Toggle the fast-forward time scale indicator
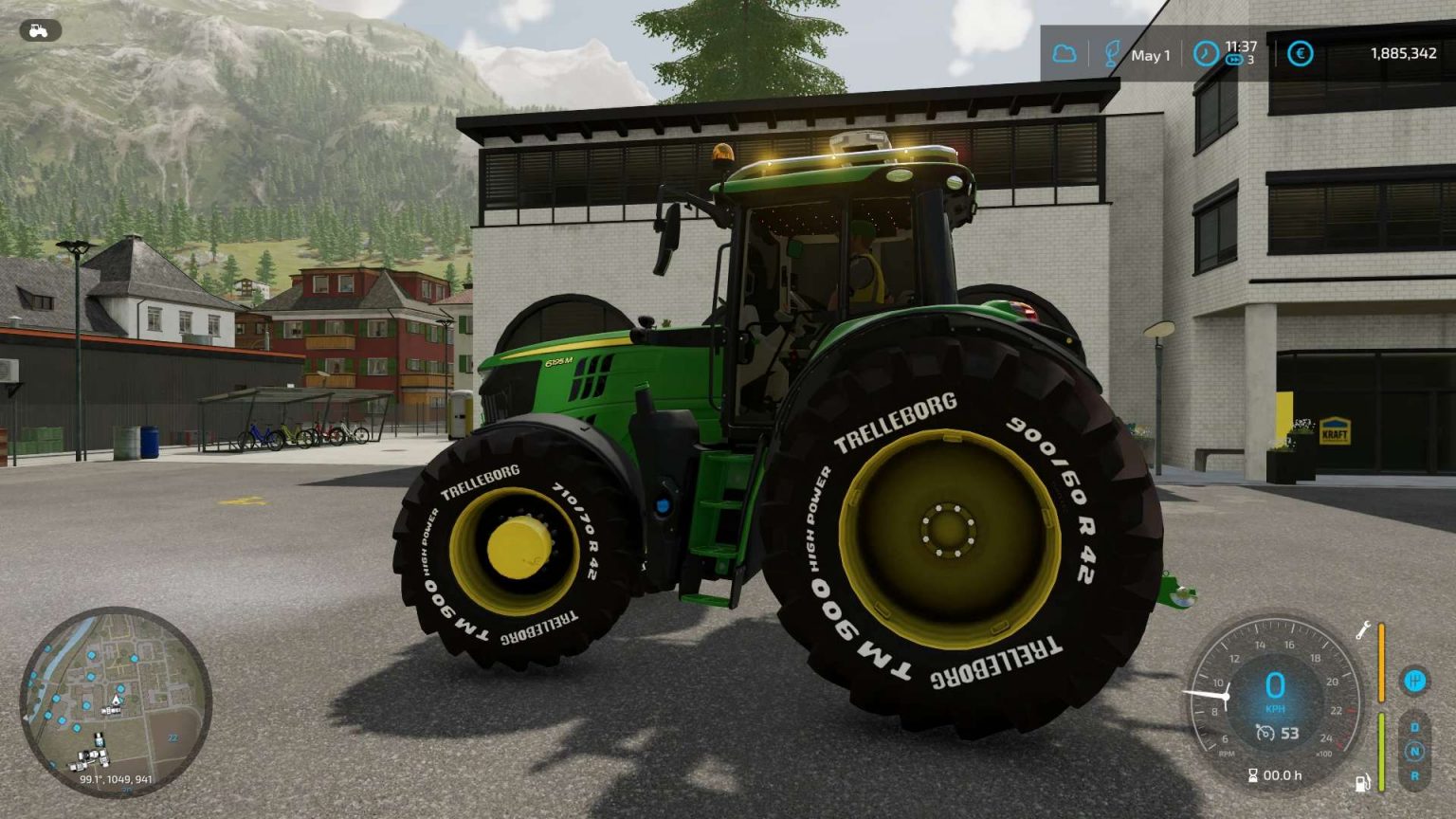This screenshot has height=819, width=1456. tap(1233, 61)
